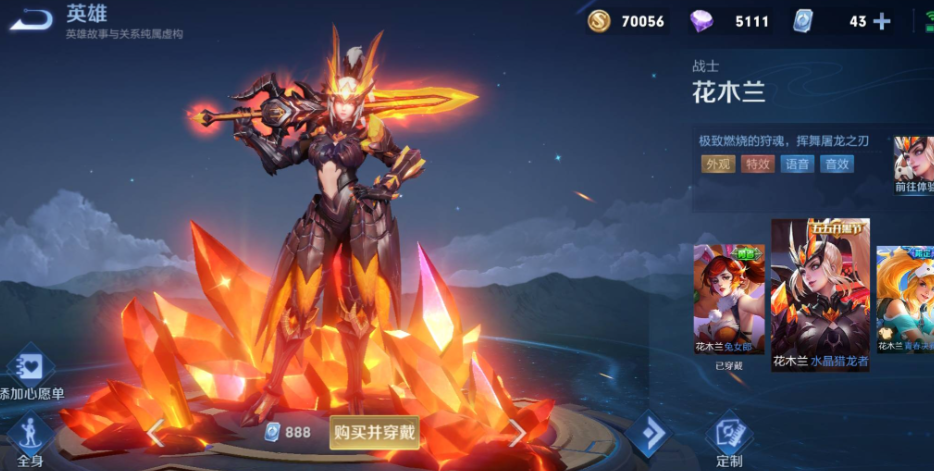Select the 音效 sound effects tag
The height and width of the screenshot is (471, 934).
(836, 164)
